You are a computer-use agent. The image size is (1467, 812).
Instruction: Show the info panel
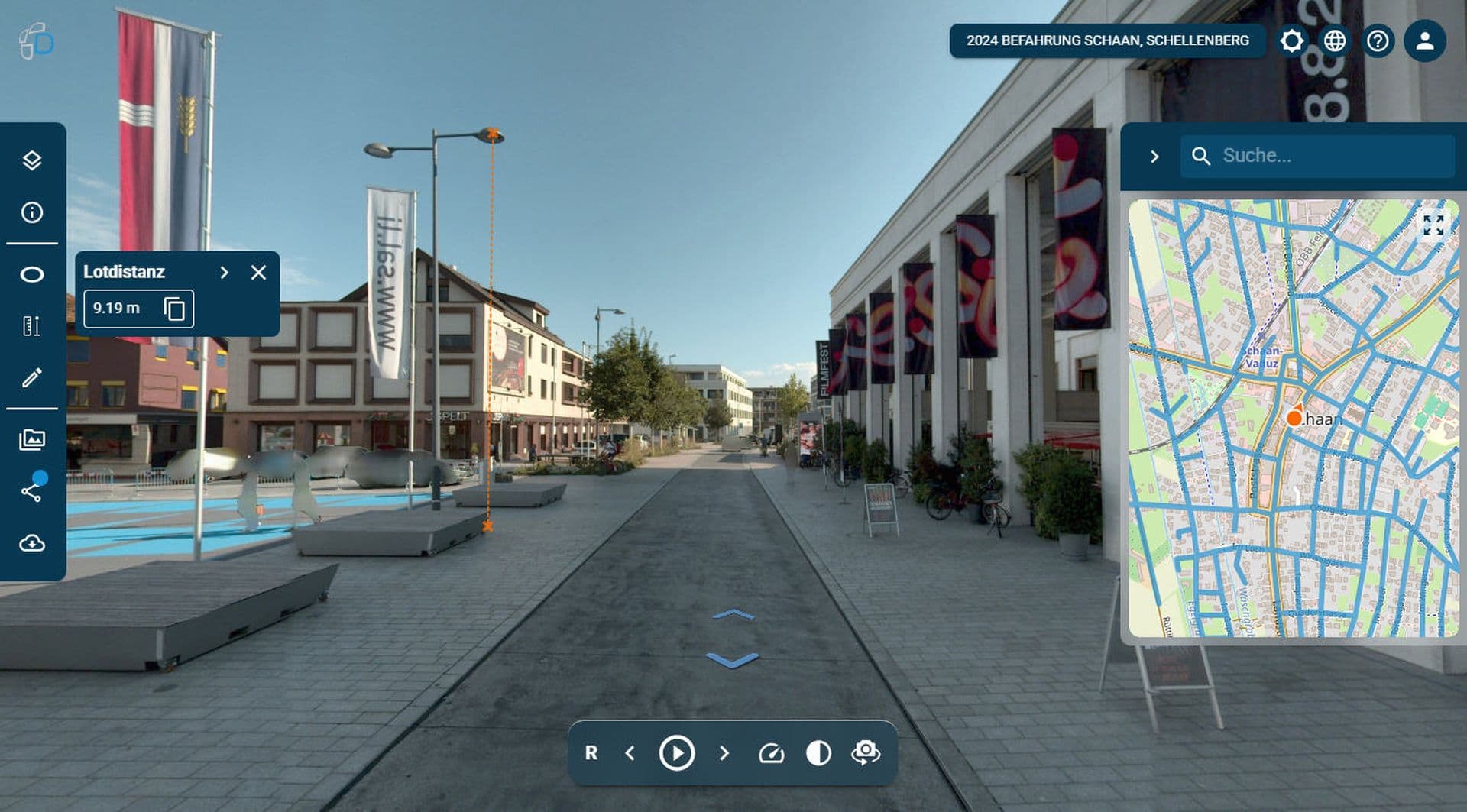(32, 212)
